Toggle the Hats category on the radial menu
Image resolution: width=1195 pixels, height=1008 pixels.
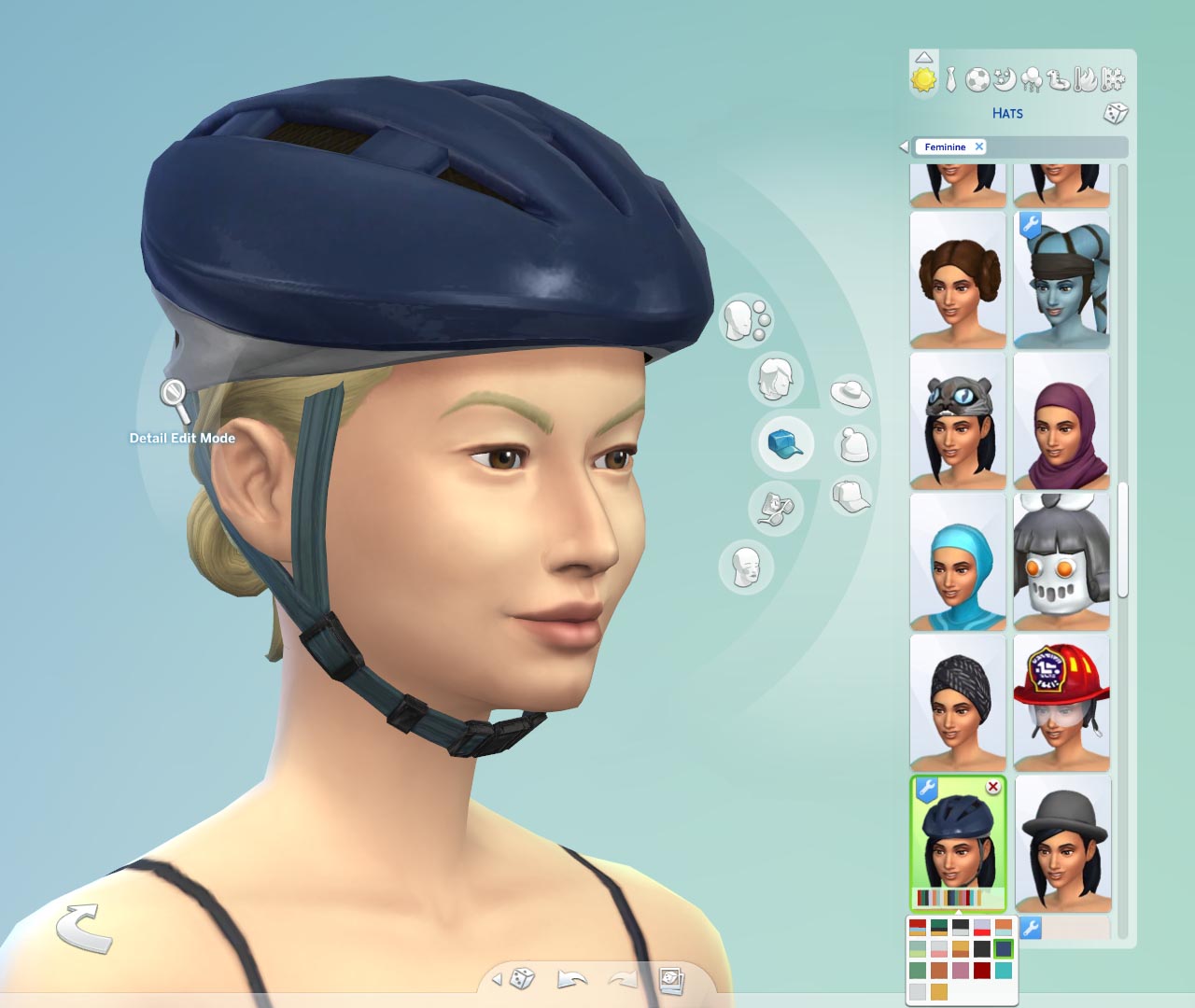[x=782, y=443]
